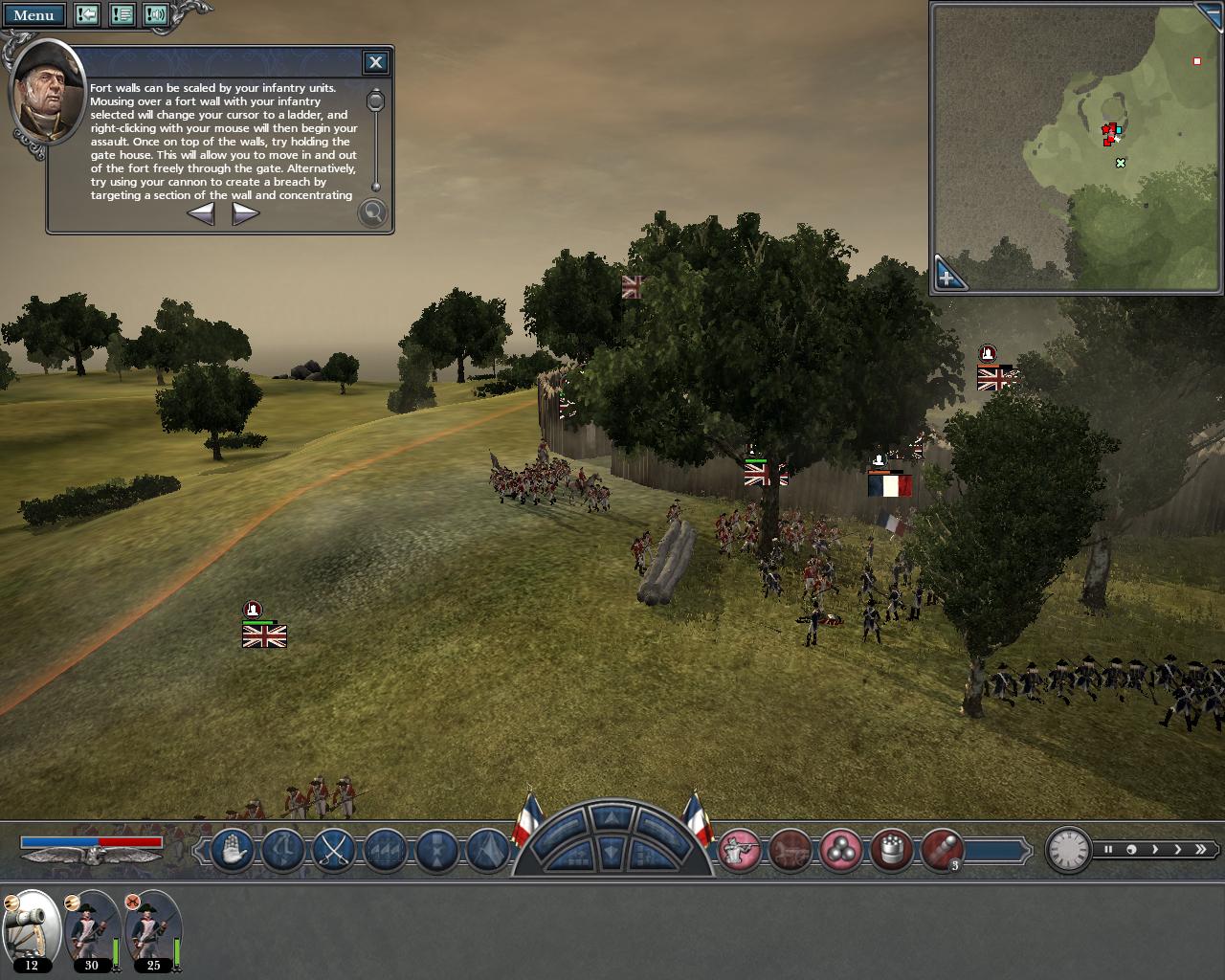The image size is (1225, 980).
Task: Select the cannon artillery unit card
Action: 32,929
